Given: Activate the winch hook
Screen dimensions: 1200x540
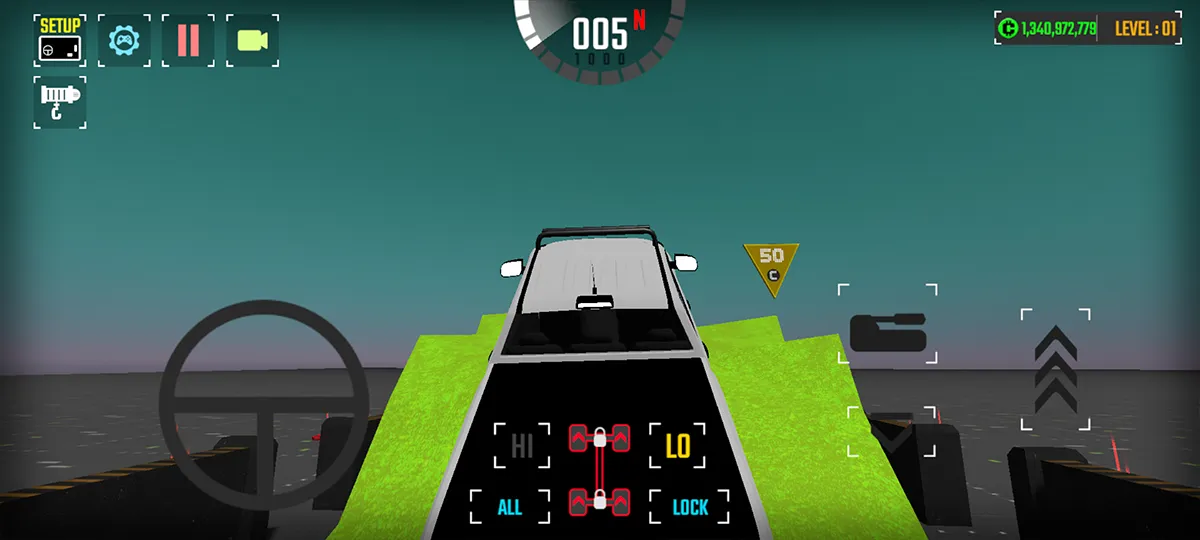Looking at the screenshot, I should [59, 102].
